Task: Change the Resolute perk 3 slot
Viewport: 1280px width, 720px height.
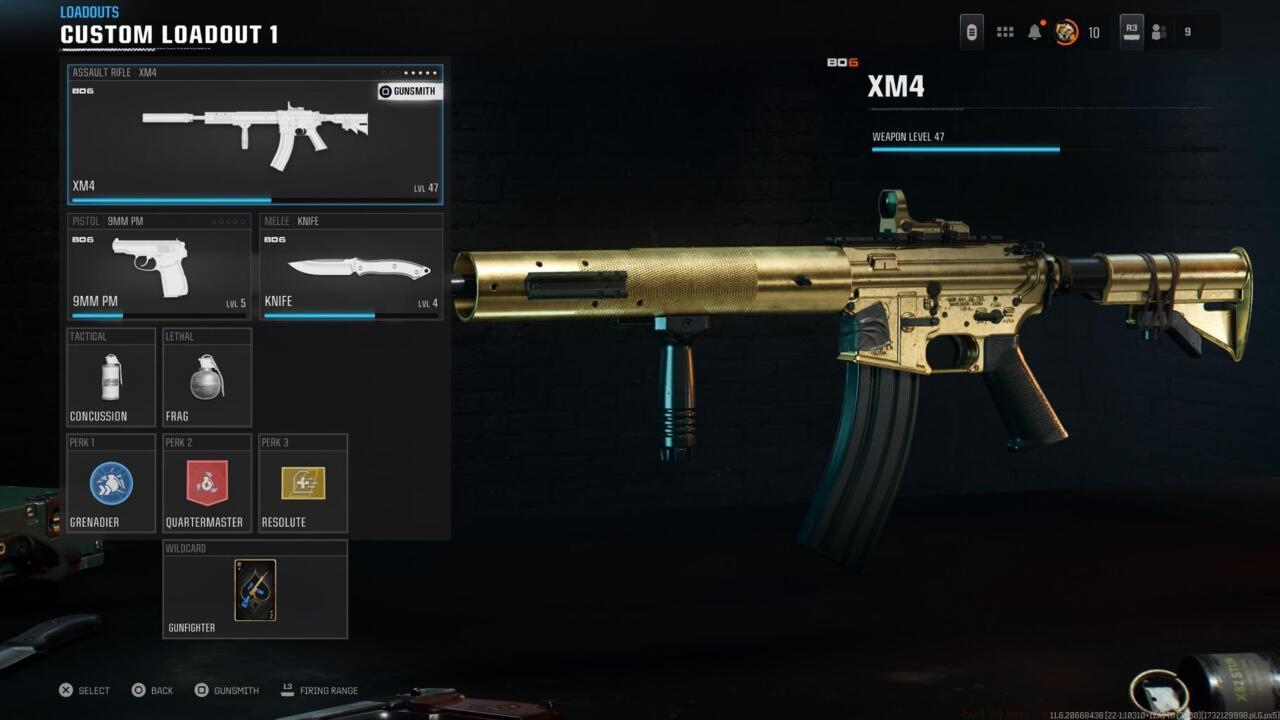Action: 303,483
